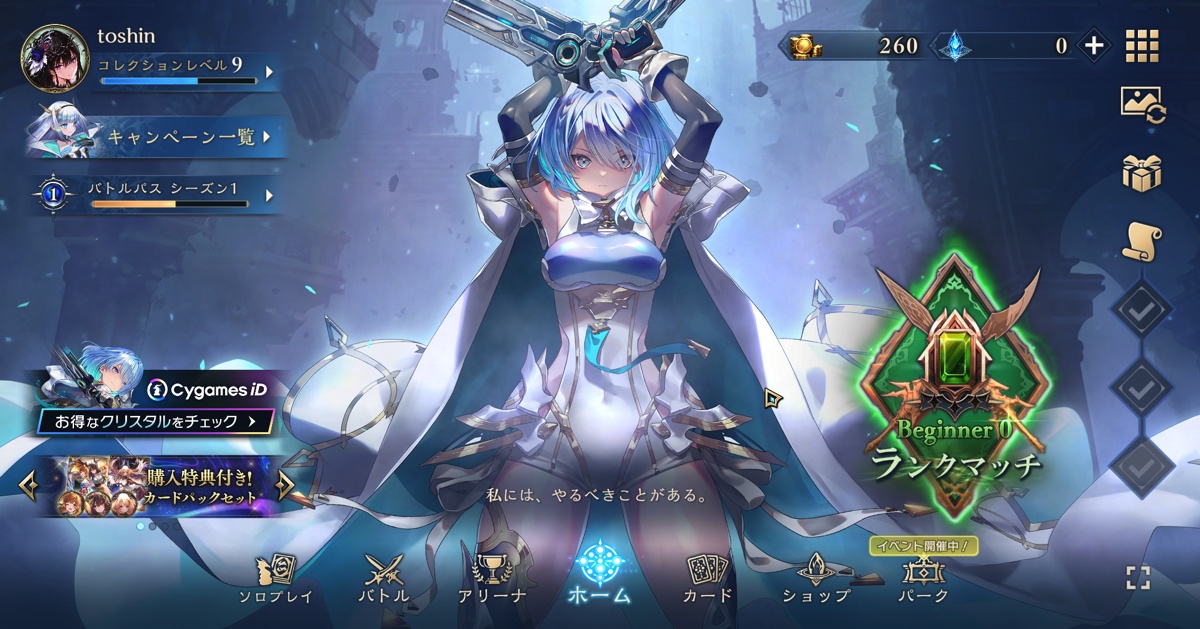Add crystals with the plus button
The image size is (1200, 629).
click(1094, 45)
